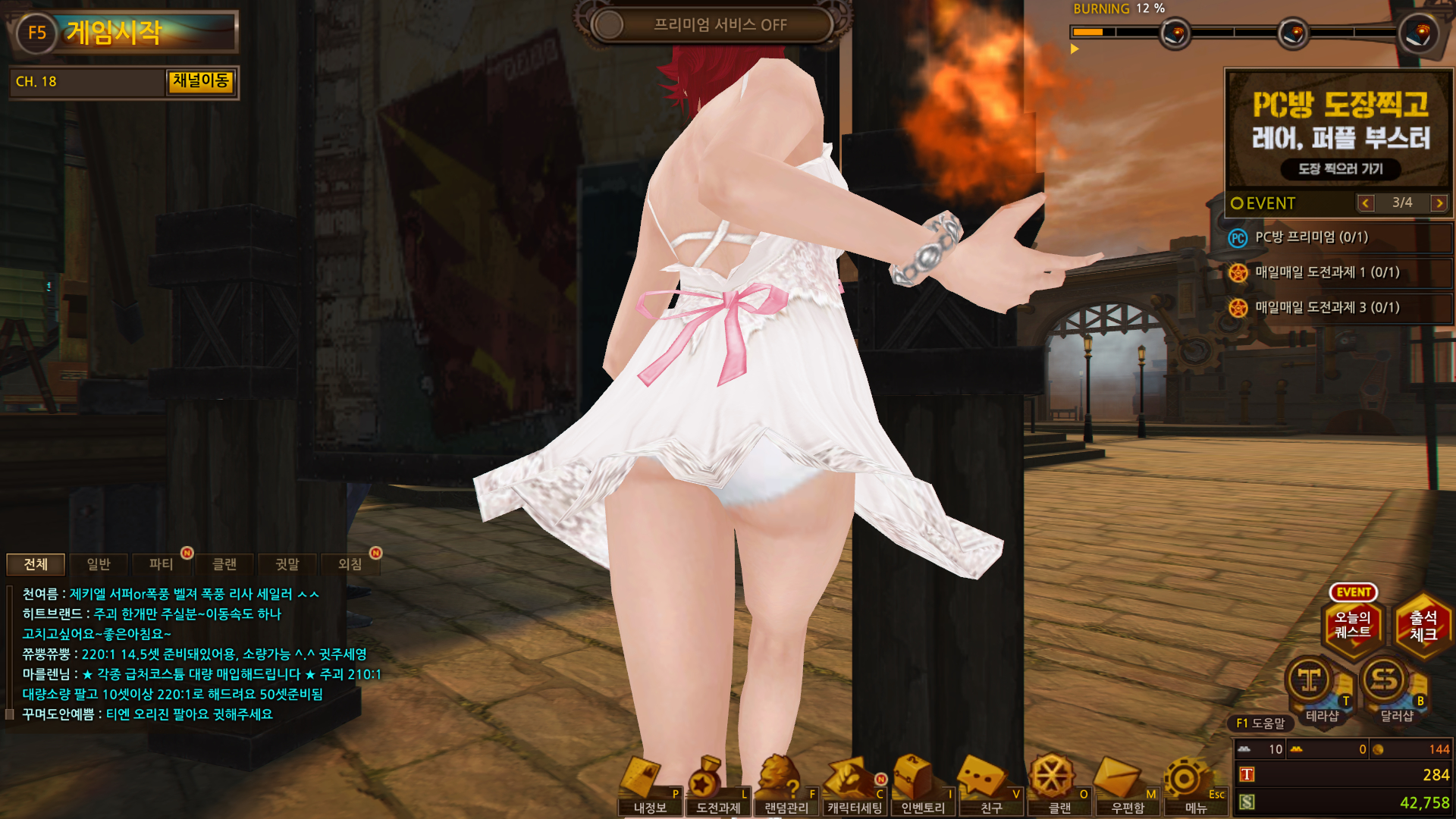
Task: Show the next event banner arrow
Action: pyautogui.click(x=1439, y=203)
